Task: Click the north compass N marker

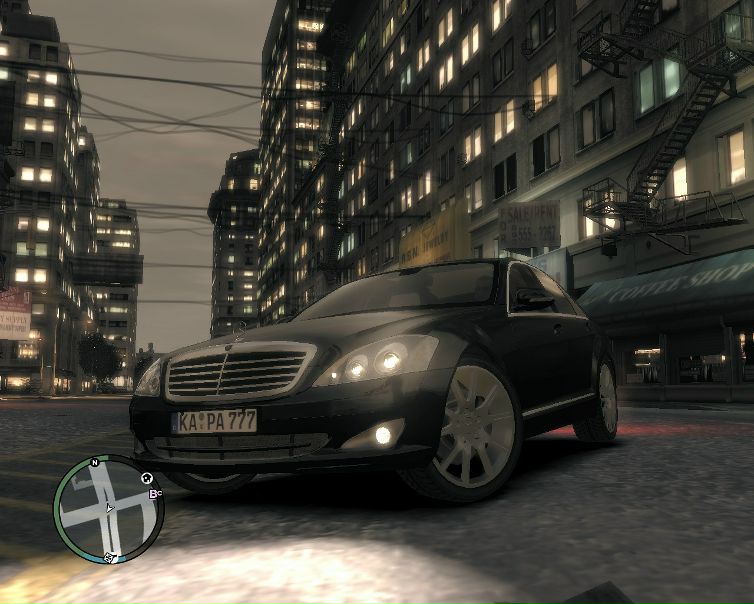Action: pyautogui.click(x=94, y=463)
